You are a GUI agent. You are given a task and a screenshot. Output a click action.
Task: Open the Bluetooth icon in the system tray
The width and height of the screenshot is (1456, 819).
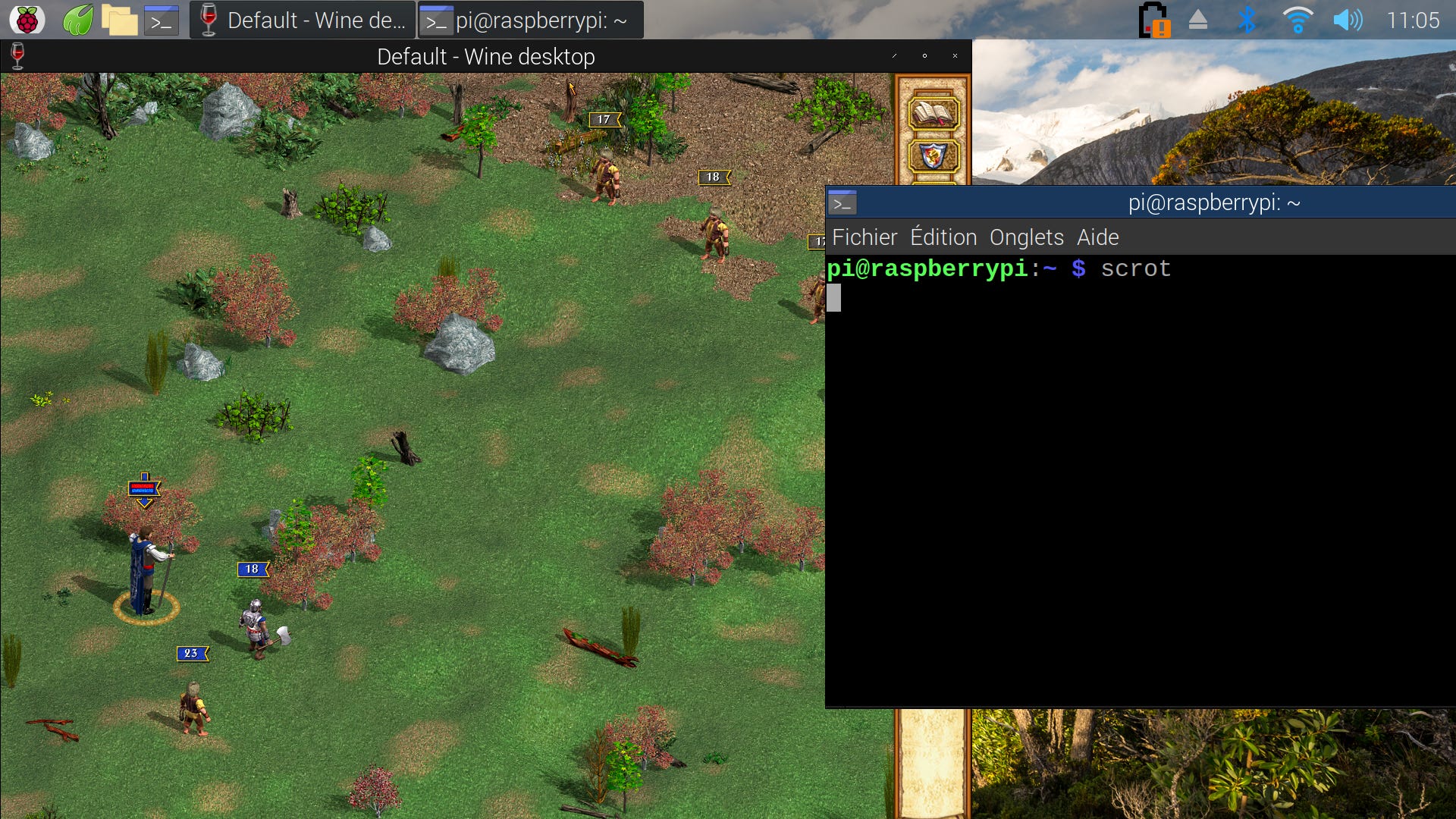pos(1246,20)
